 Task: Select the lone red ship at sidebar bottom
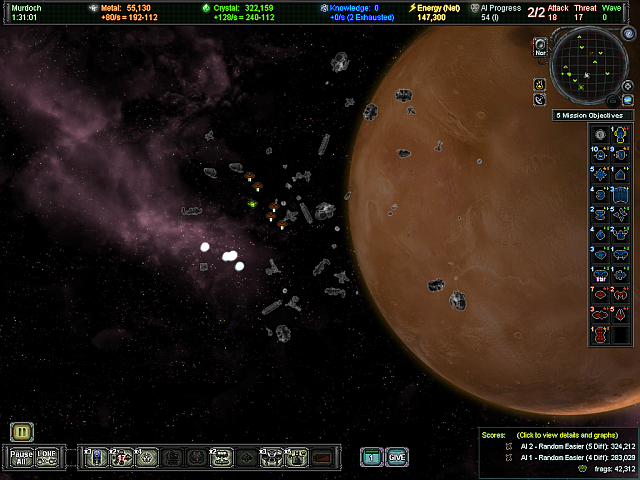pyautogui.click(x=600, y=336)
